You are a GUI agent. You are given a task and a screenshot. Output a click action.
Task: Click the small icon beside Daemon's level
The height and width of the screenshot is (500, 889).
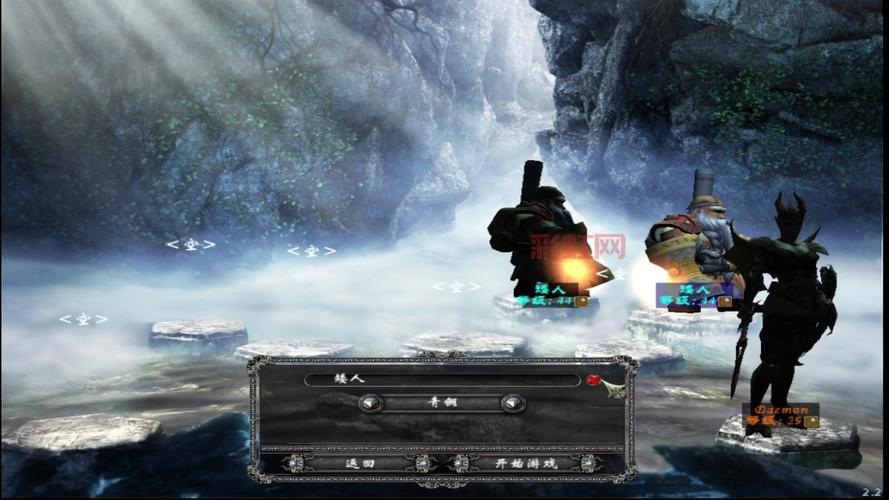pyautogui.click(x=812, y=421)
